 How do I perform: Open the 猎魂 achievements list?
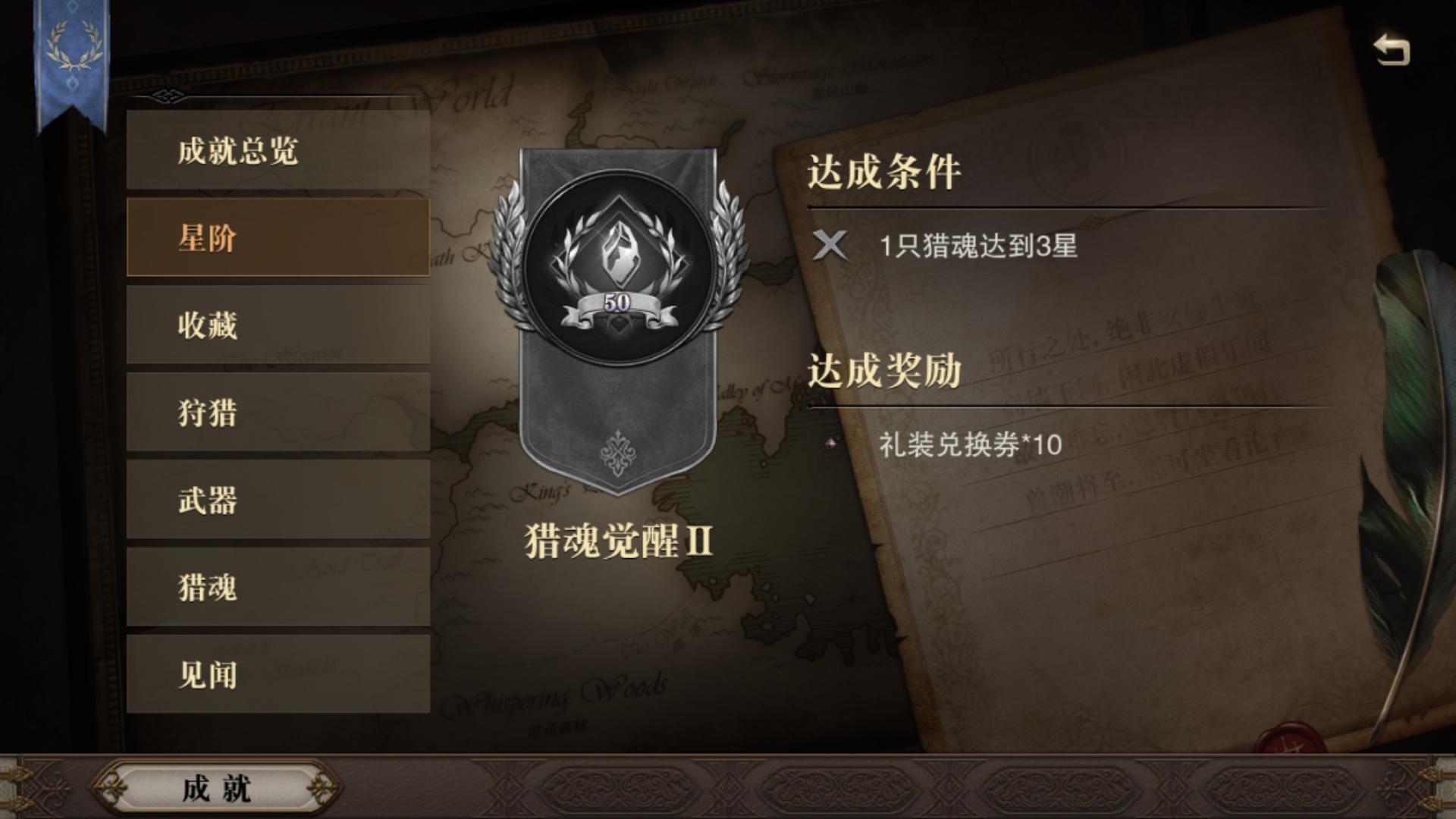point(279,586)
